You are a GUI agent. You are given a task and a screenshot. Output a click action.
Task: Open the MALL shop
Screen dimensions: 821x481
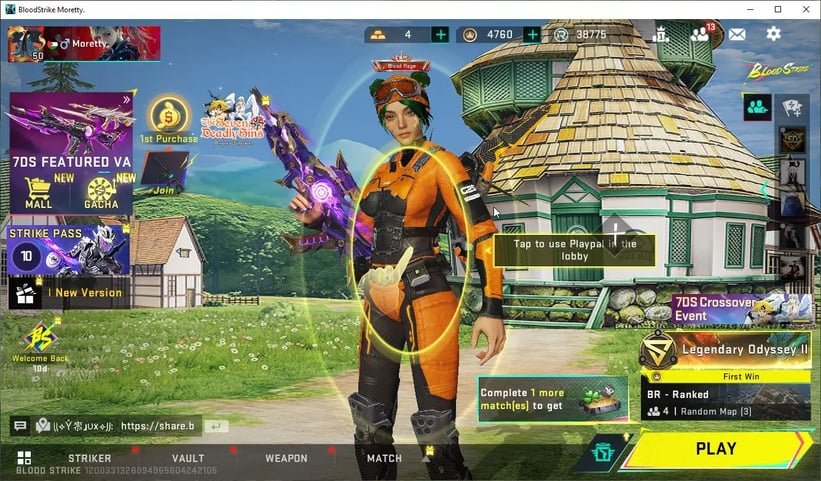point(38,192)
